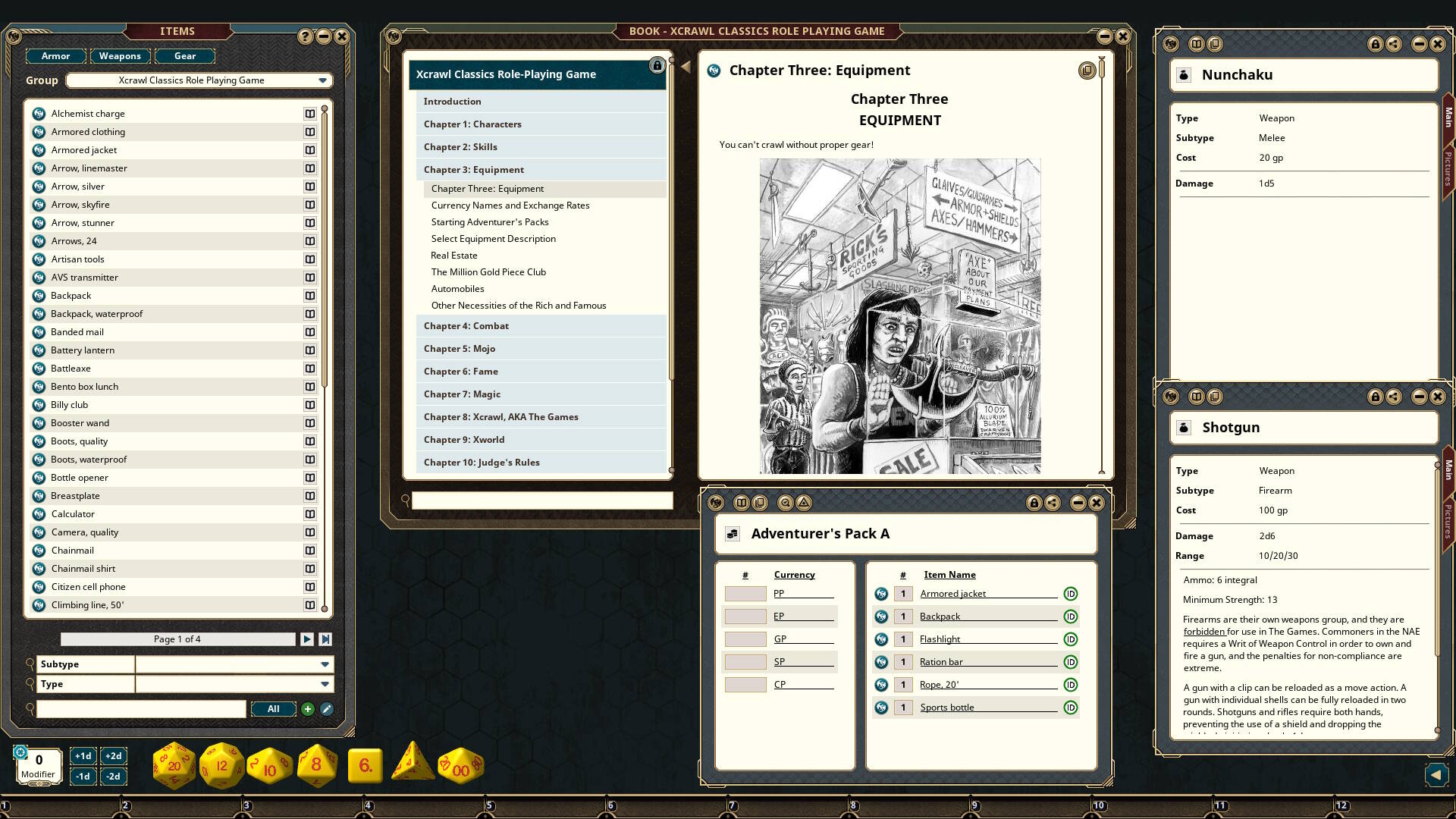Toggle ID visibility for the Flashlight item
The image size is (1456, 819).
click(x=1071, y=639)
